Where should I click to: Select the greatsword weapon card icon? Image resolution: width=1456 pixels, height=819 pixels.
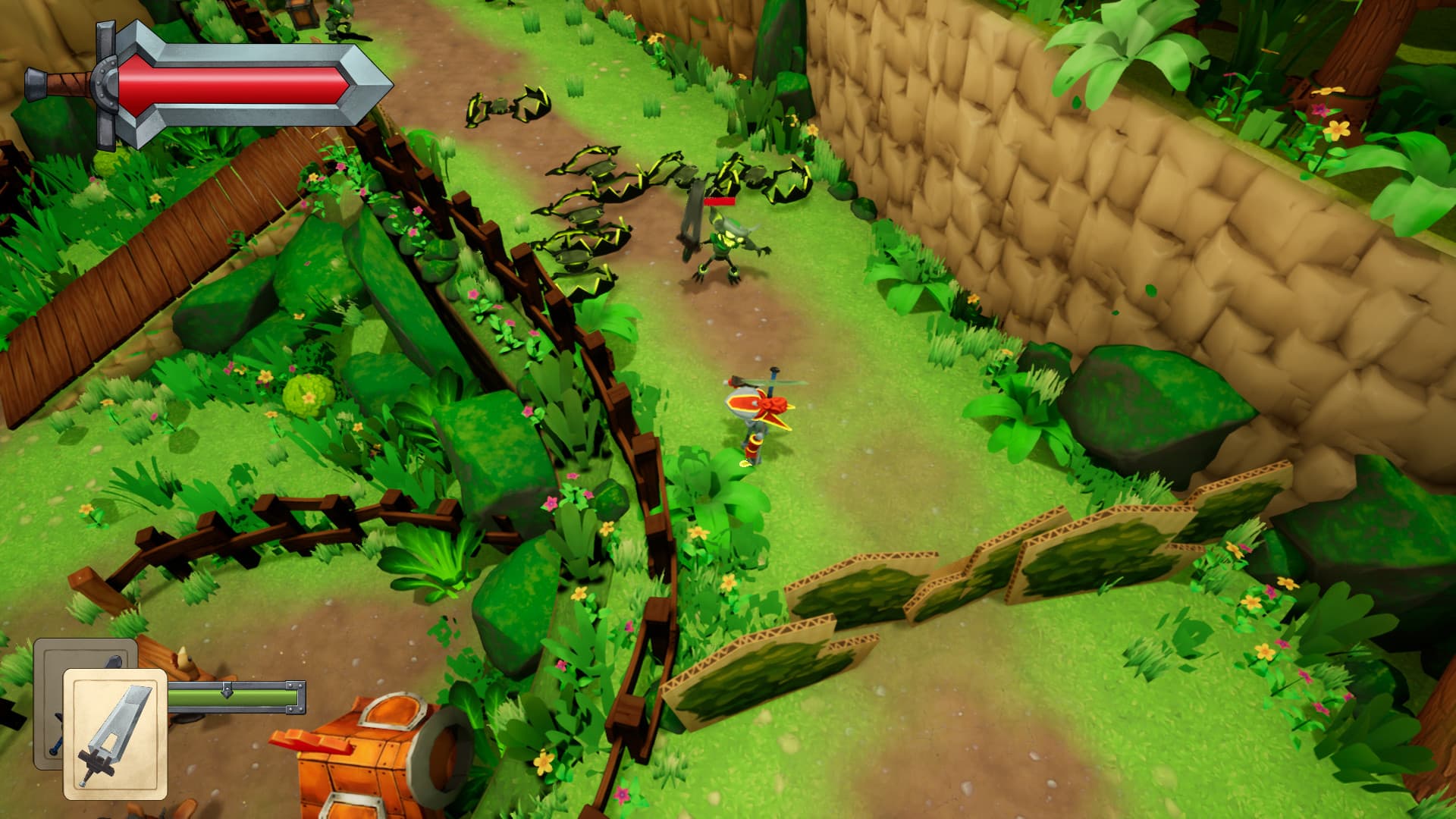click(x=114, y=732)
